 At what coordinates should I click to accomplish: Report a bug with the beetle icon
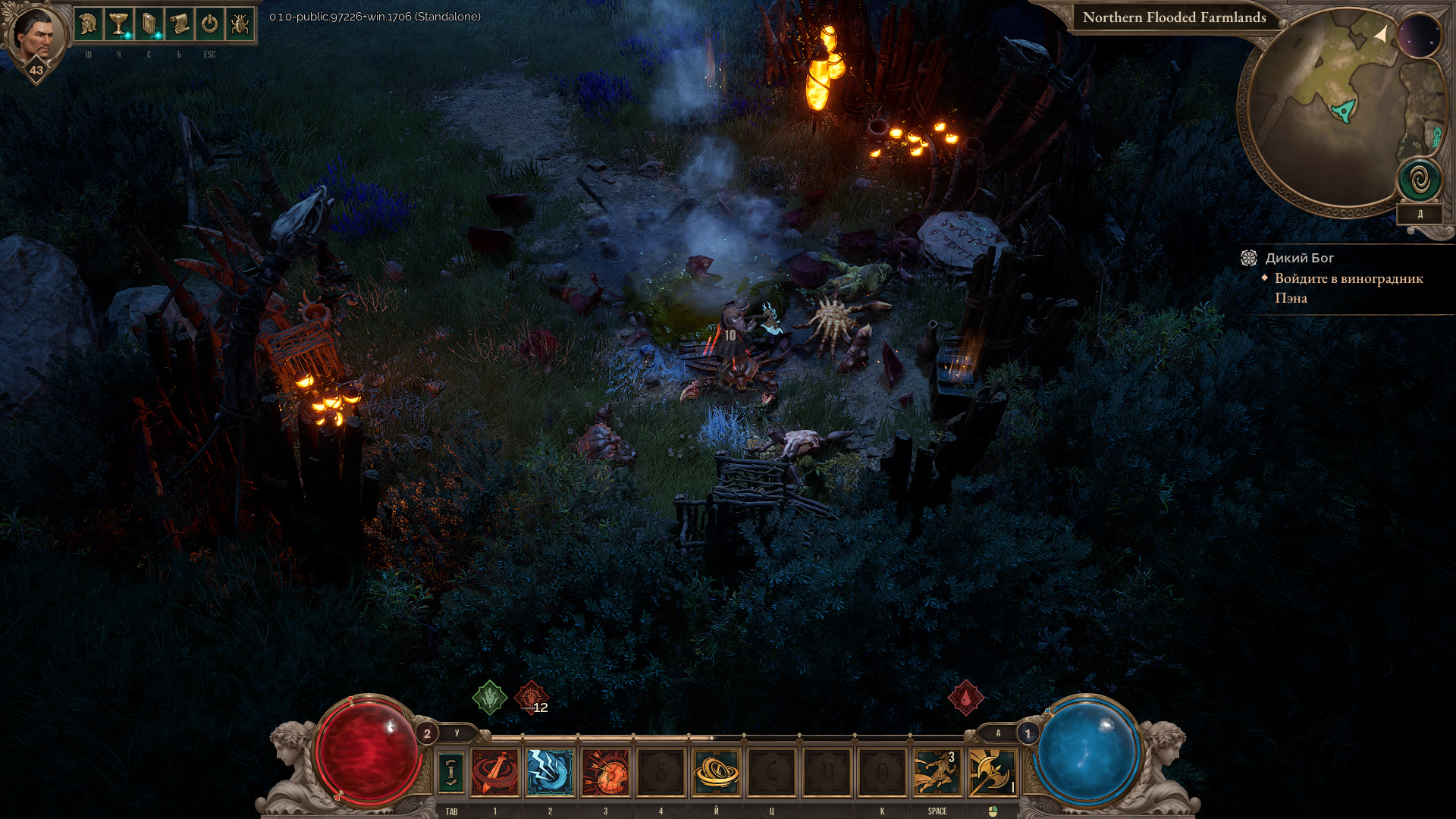click(240, 25)
